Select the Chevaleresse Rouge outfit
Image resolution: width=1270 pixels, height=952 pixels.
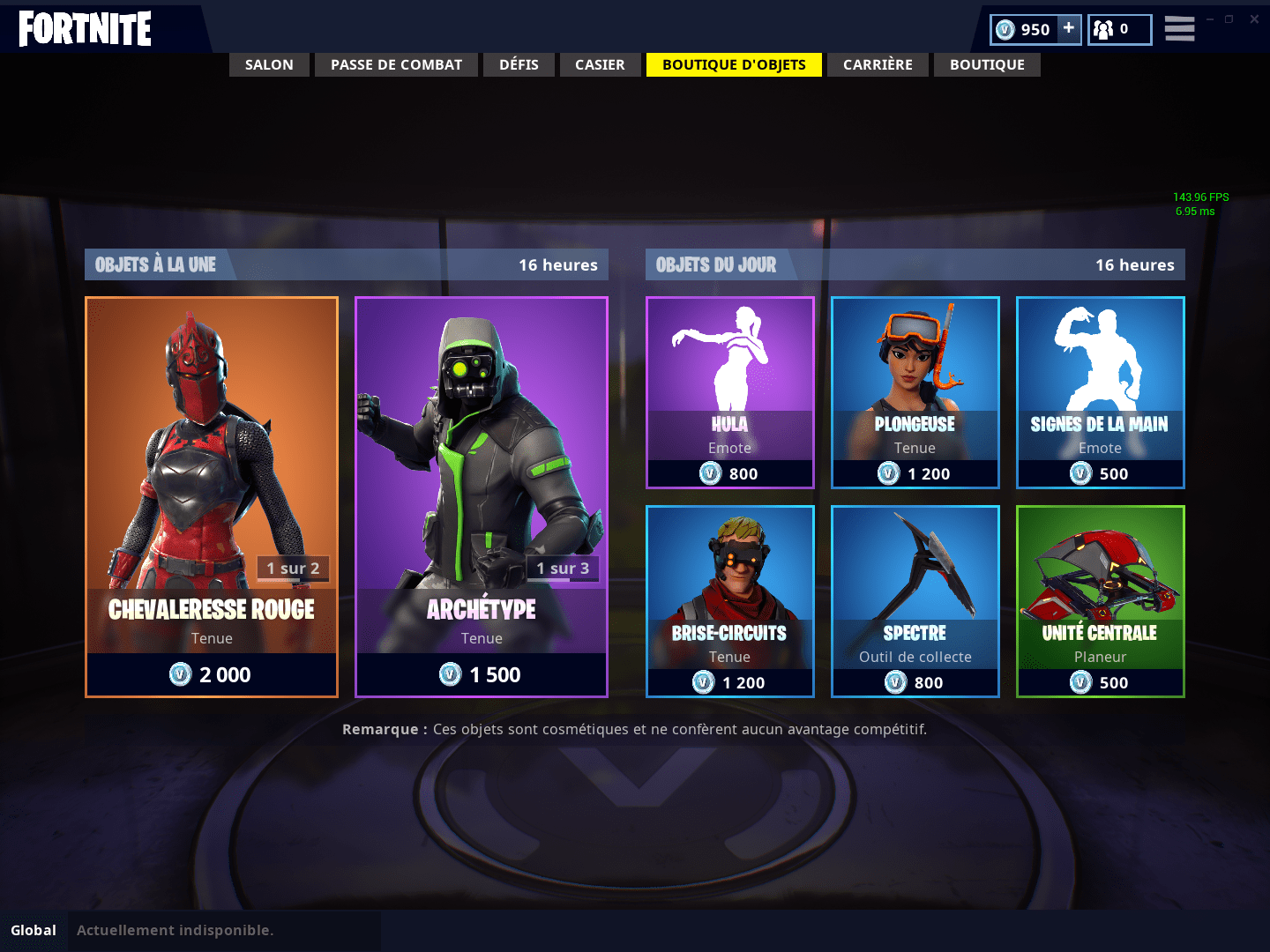[x=212, y=496]
